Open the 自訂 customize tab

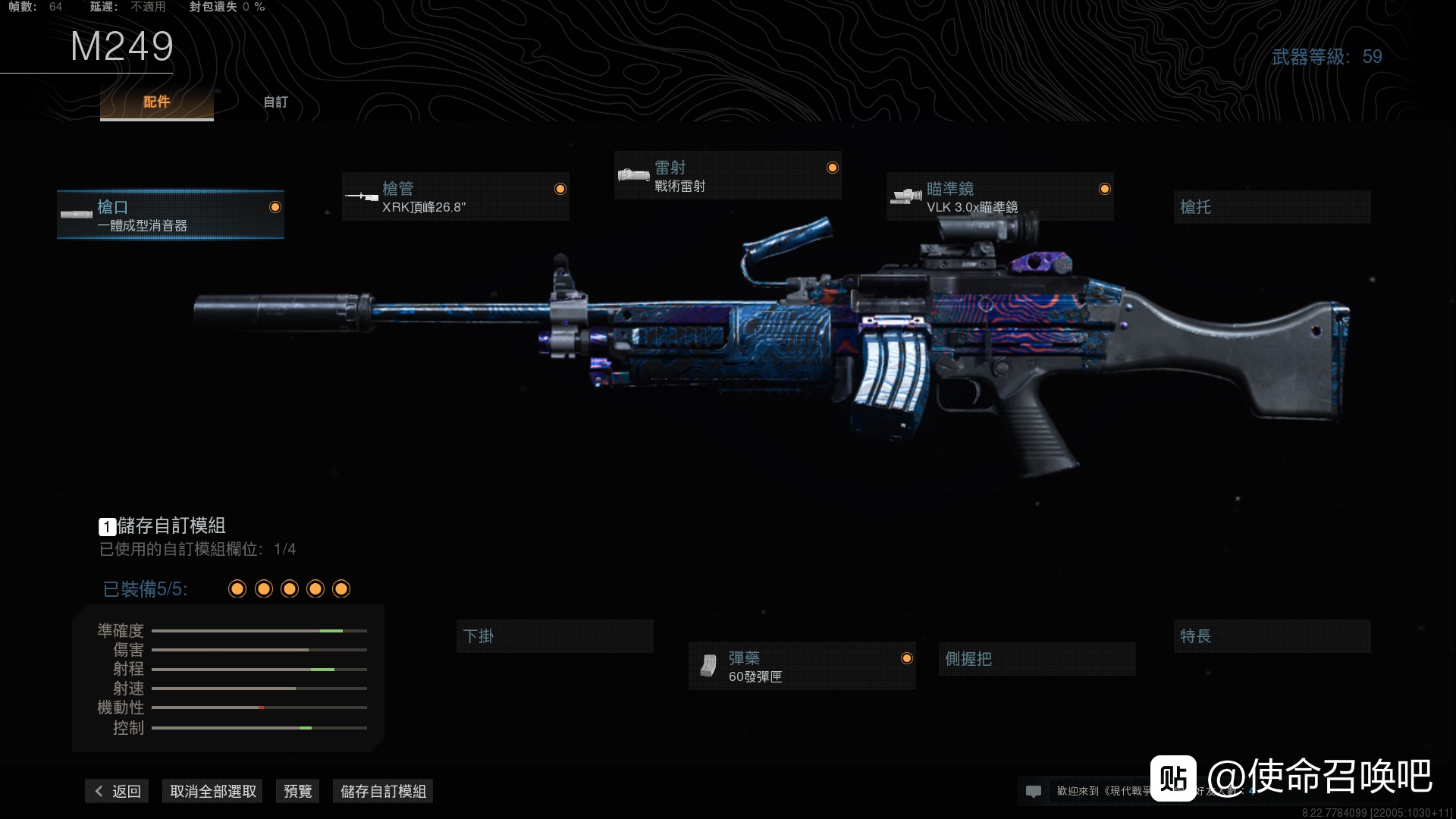275,102
